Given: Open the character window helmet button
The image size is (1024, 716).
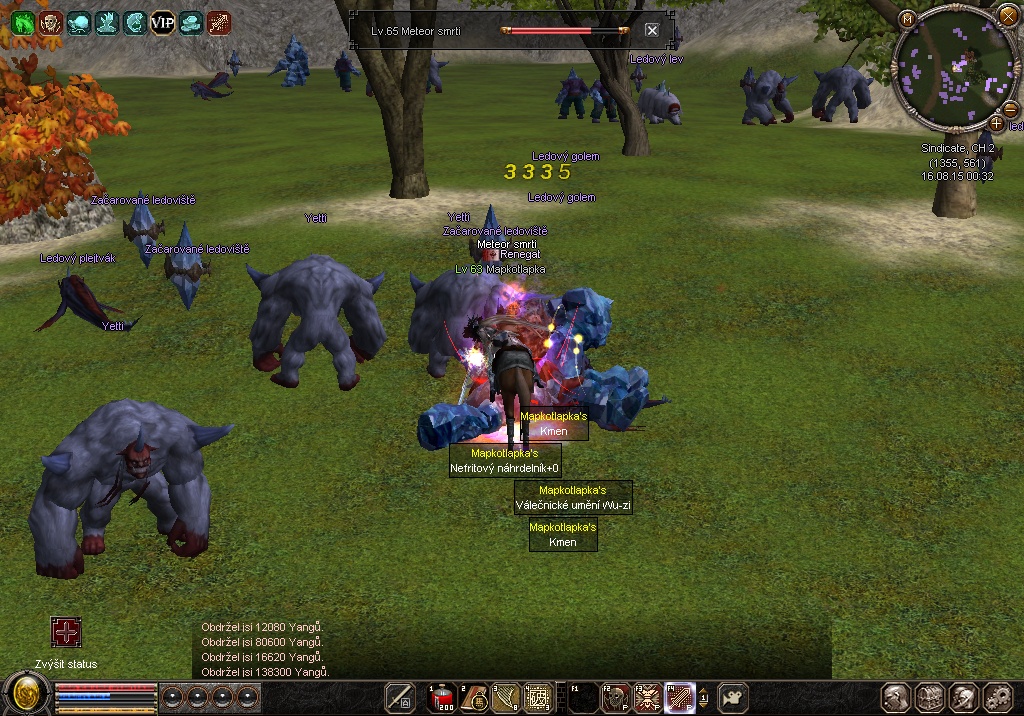Looking at the screenshot, I should [896, 697].
